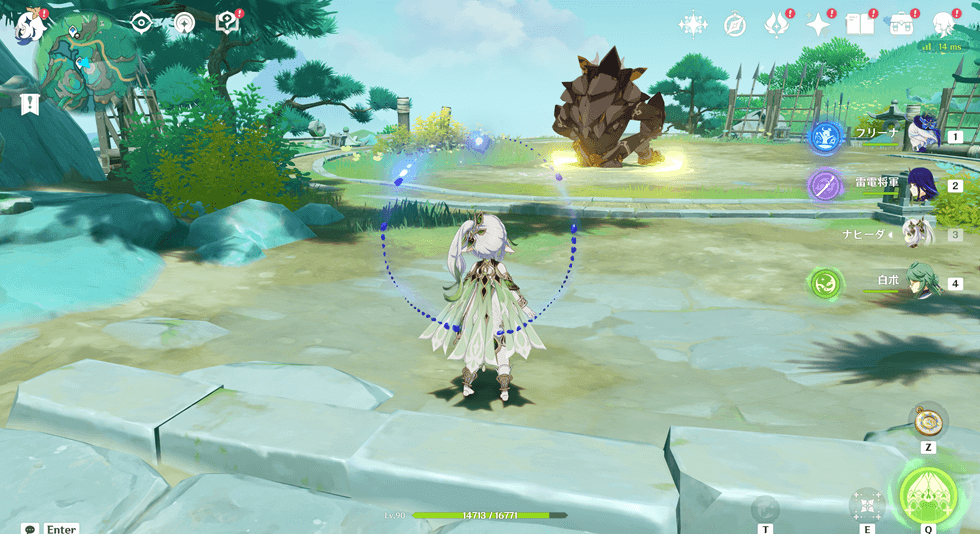The width and height of the screenshot is (980, 534).
Task: Open the tutorial speech bubble with question mark
Action: [228, 23]
